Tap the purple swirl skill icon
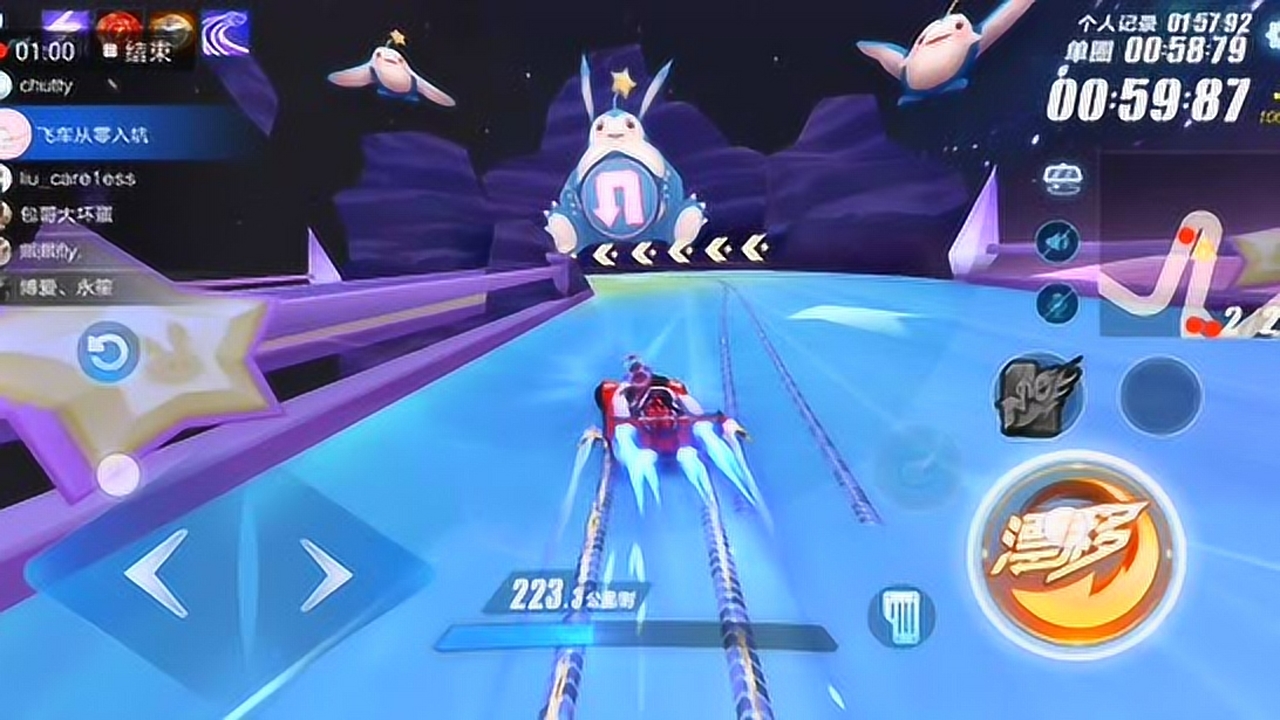1280x720 pixels. [x=225, y=33]
